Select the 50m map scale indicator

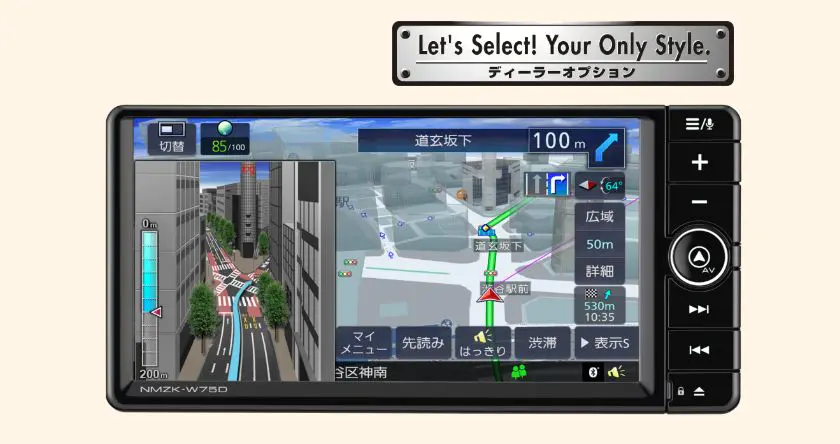coord(600,244)
